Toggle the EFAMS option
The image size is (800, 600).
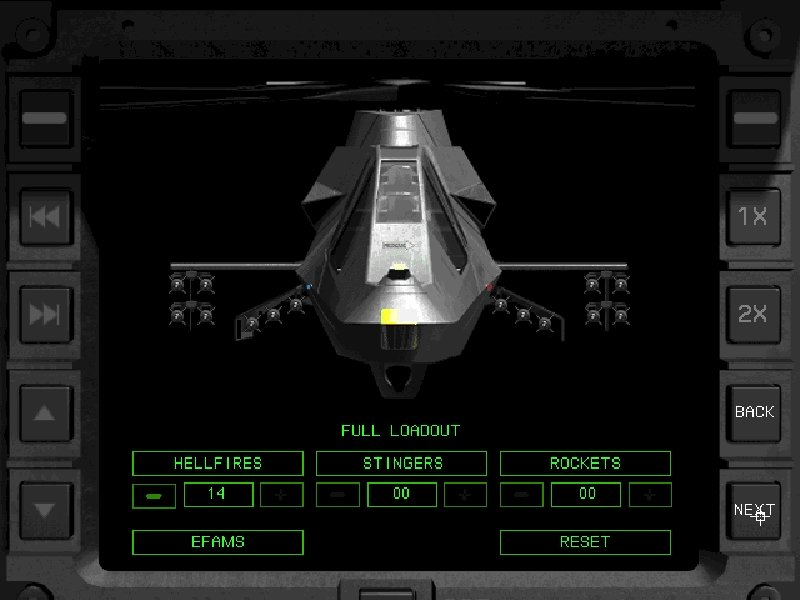(217, 542)
